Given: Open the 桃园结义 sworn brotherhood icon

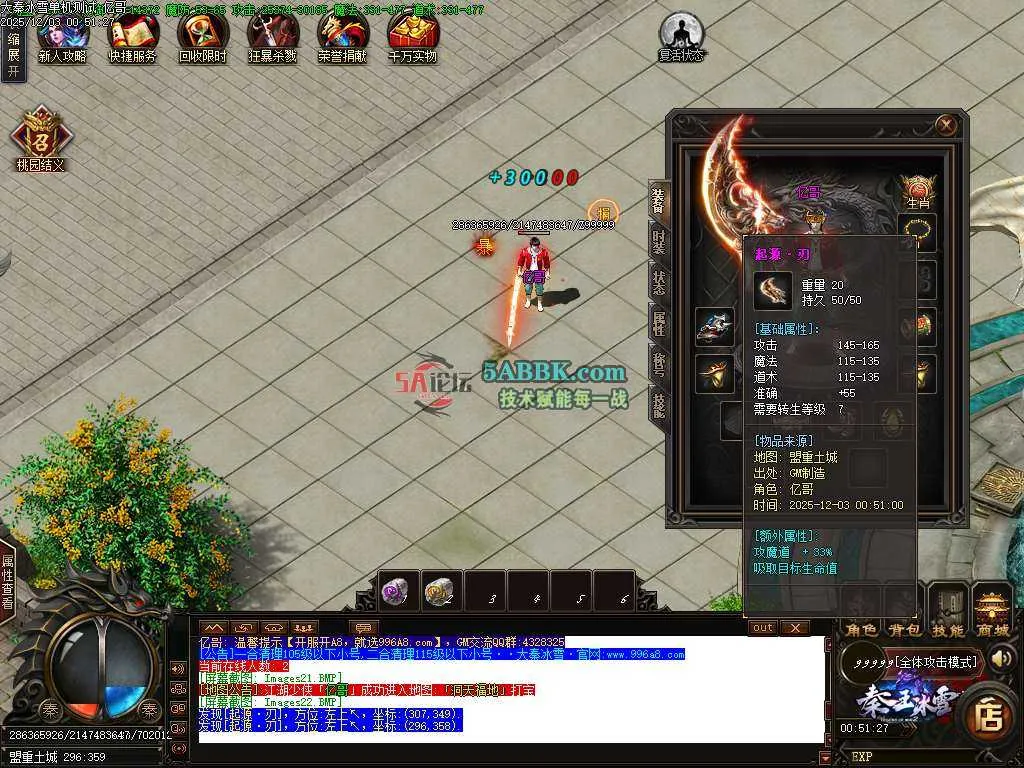Looking at the screenshot, I should coord(40,137).
